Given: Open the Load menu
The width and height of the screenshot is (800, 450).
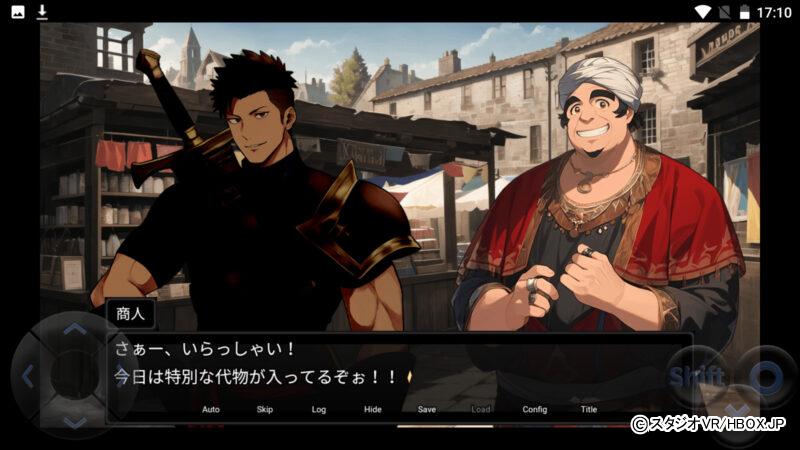Looking at the screenshot, I should [x=481, y=409].
